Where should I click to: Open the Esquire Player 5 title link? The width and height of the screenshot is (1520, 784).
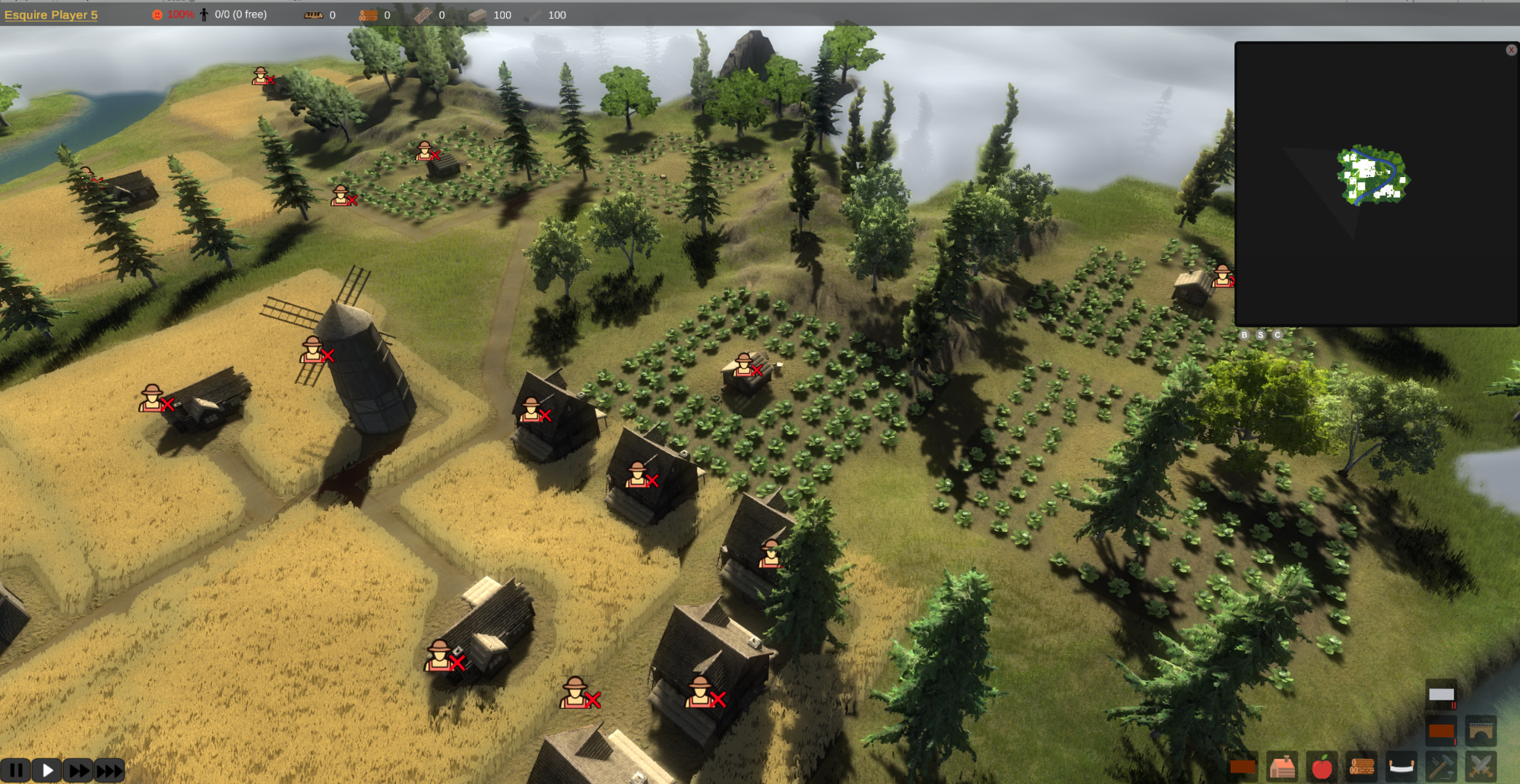tap(51, 14)
